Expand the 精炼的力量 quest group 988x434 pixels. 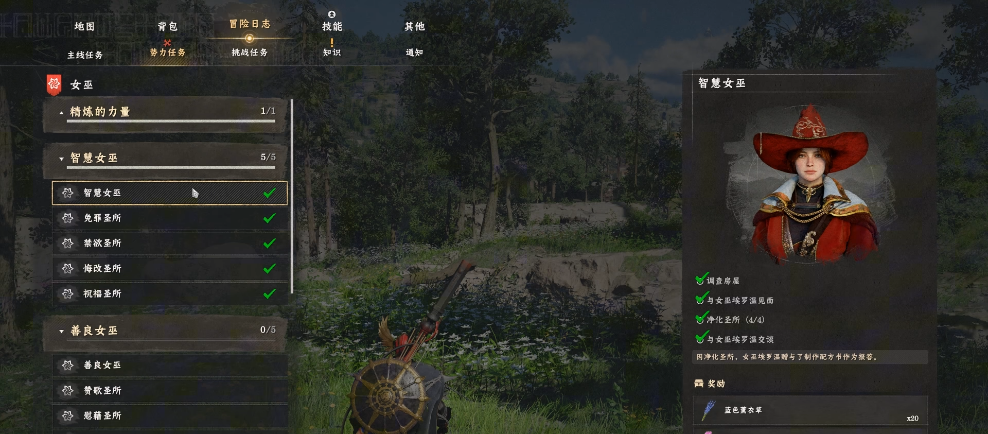pyautogui.click(x=165, y=112)
